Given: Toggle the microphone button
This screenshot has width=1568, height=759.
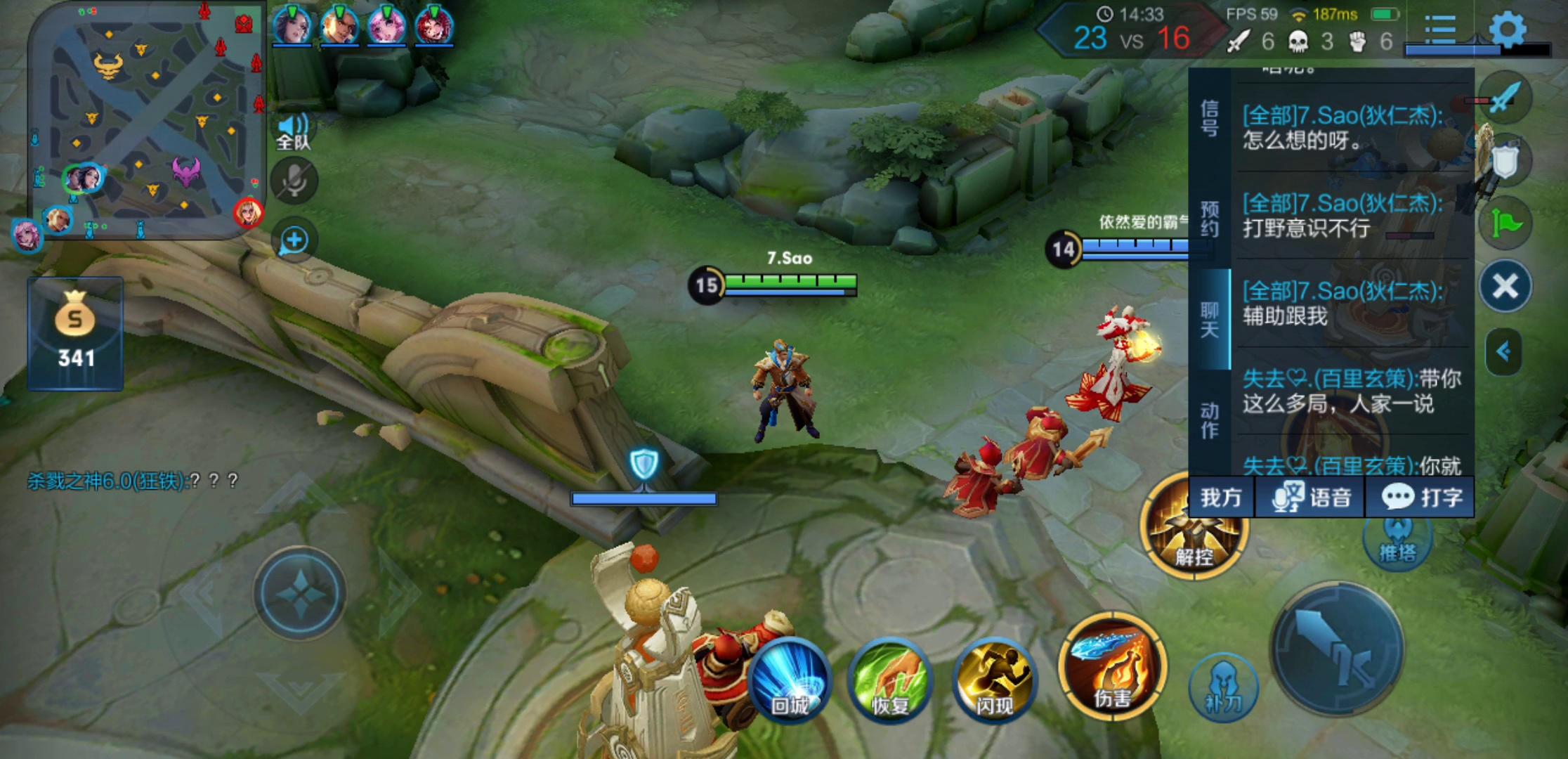Looking at the screenshot, I should [294, 181].
